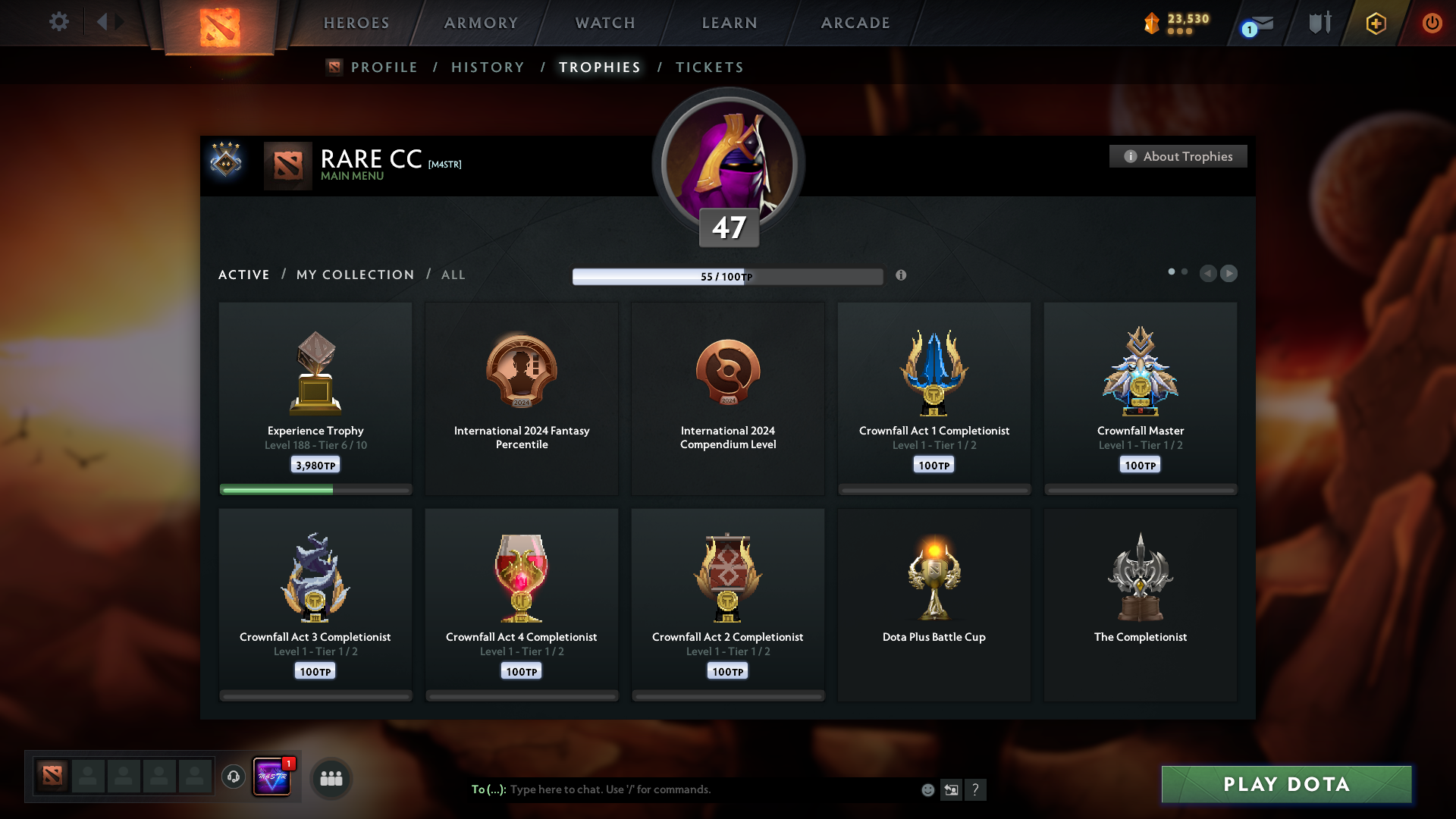Open the Dota equipped avatar badge M4STR
Viewport: 1456px width, 819px height.
coord(272,777)
